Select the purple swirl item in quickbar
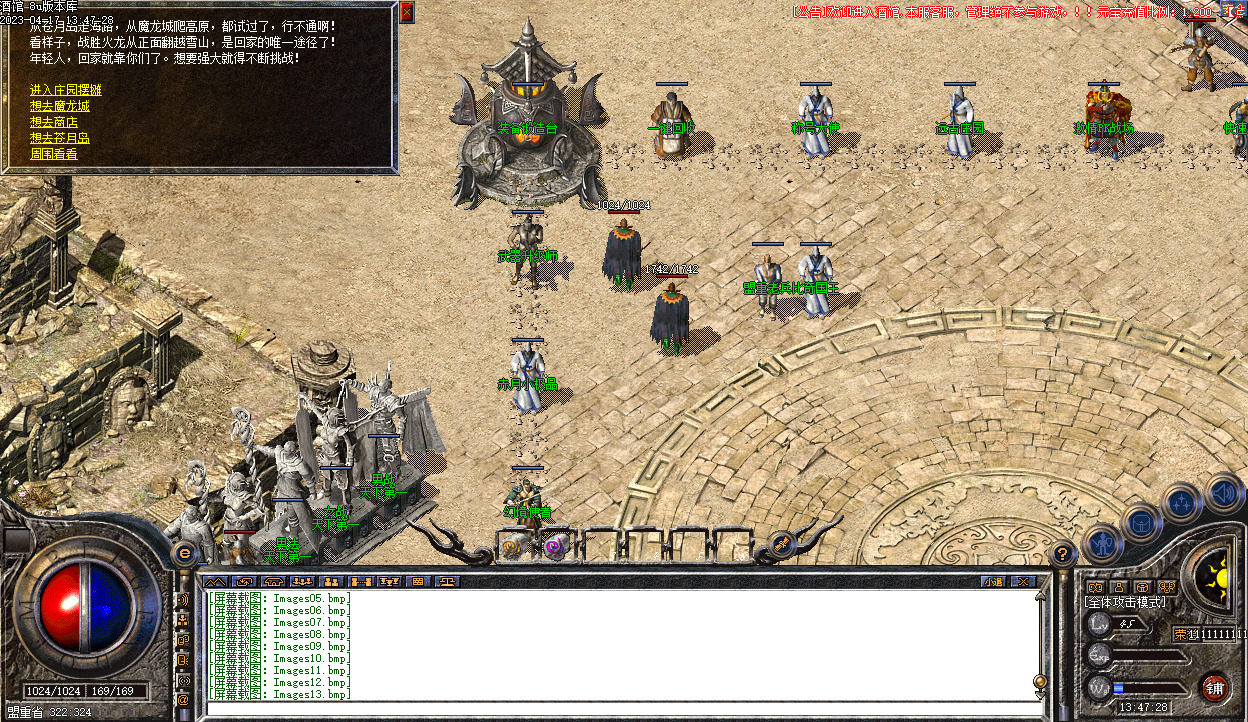The height and width of the screenshot is (722, 1248). 554,547
